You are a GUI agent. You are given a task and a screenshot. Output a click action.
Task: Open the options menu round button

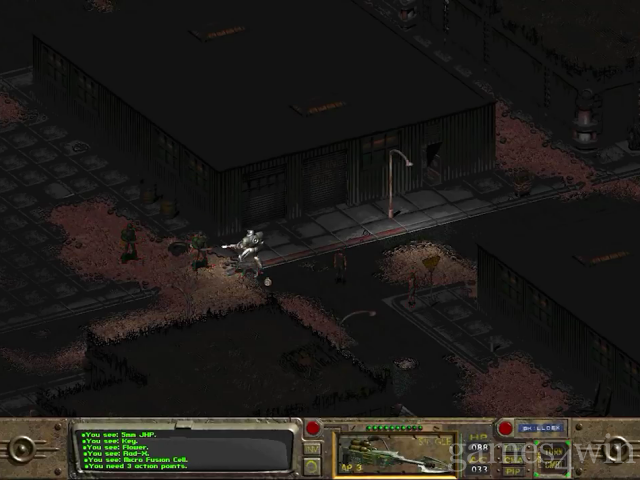(x=313, y=464)
